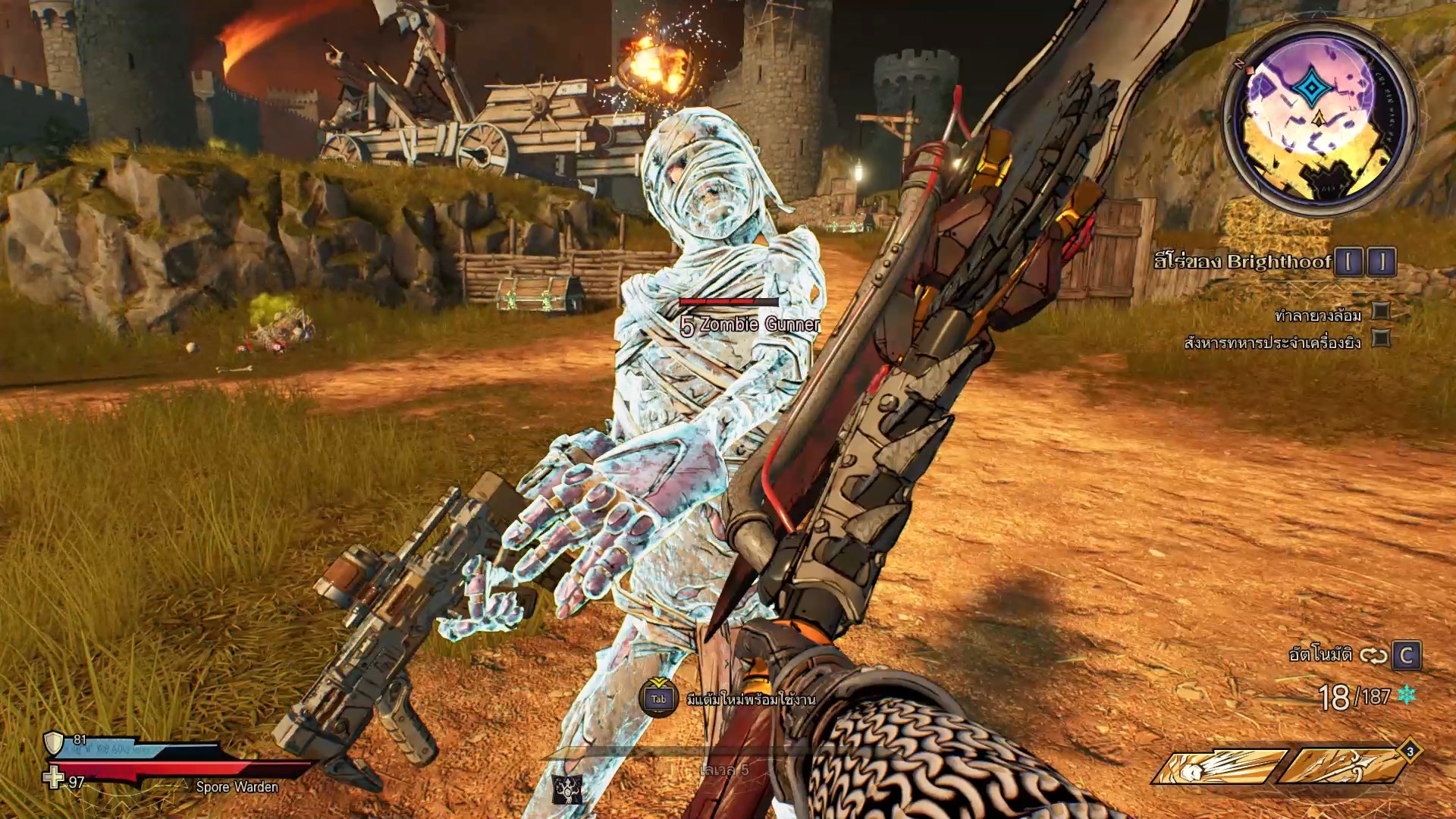
Task: Click the health cross icon
Action: (x=53, y=778)
